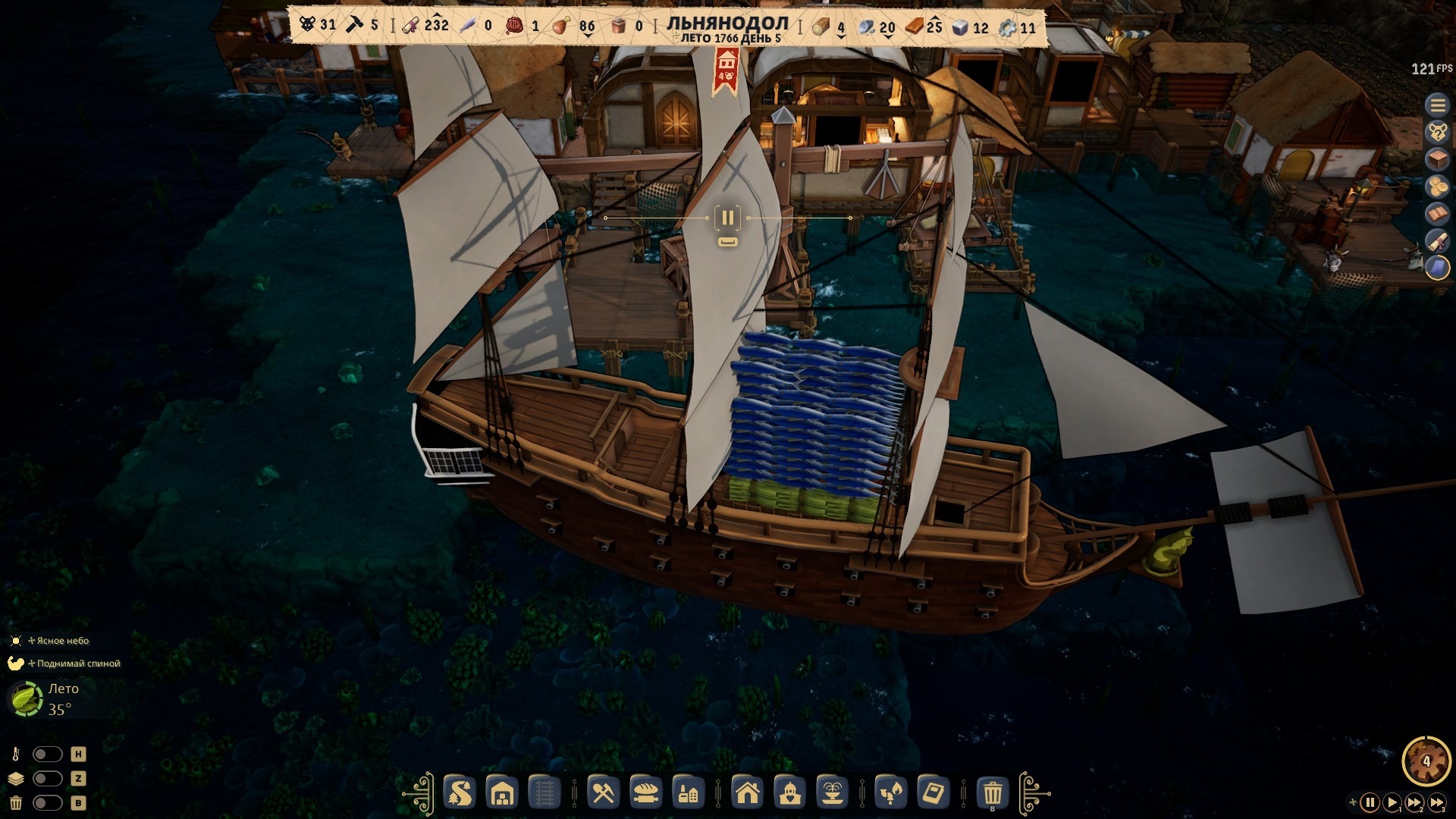Open the gold coins trade panel
The height and width of the screenshot is (819, 1456).
point(1437,187)
